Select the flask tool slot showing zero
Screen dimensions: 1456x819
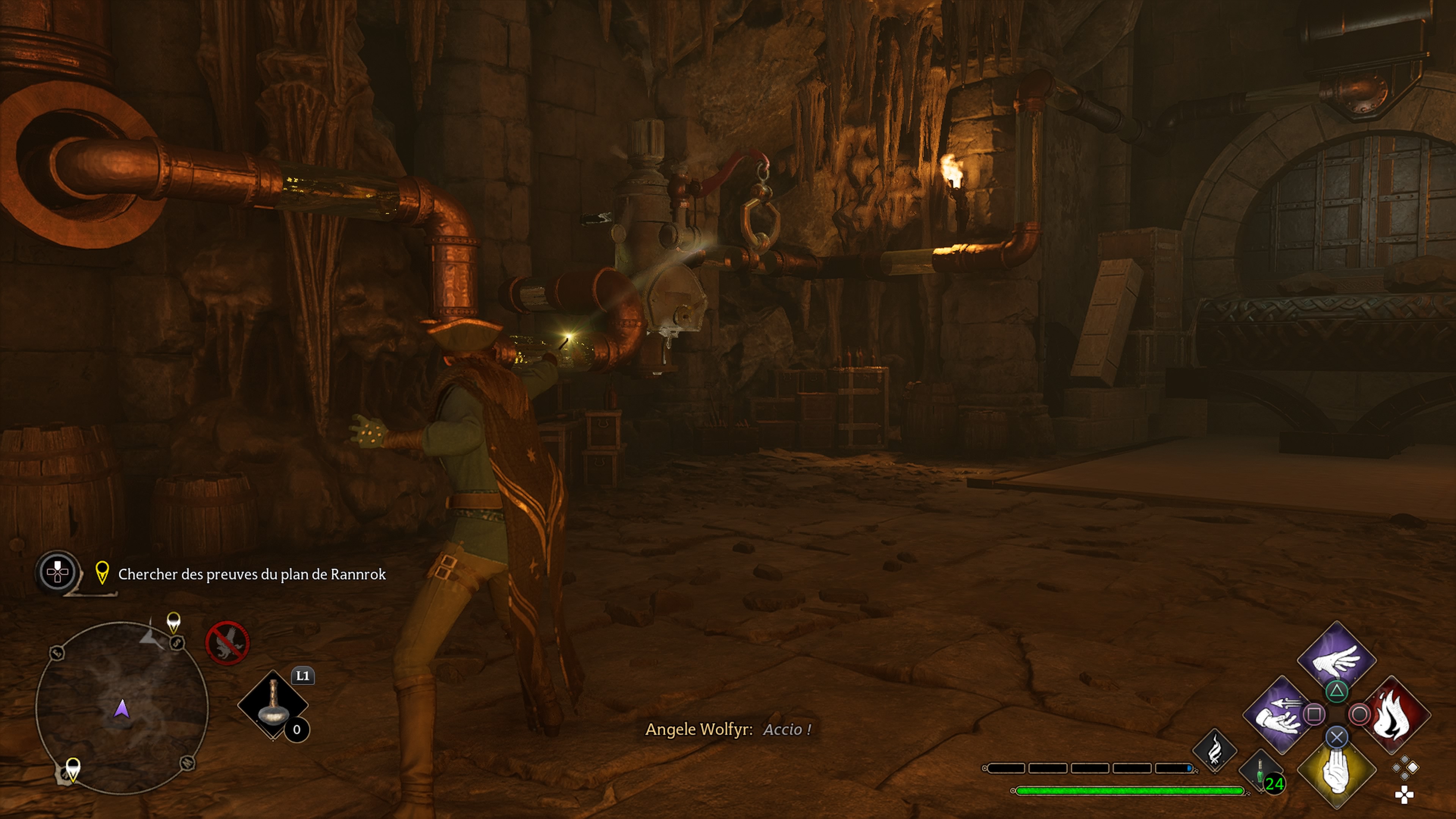click(273, 704)
